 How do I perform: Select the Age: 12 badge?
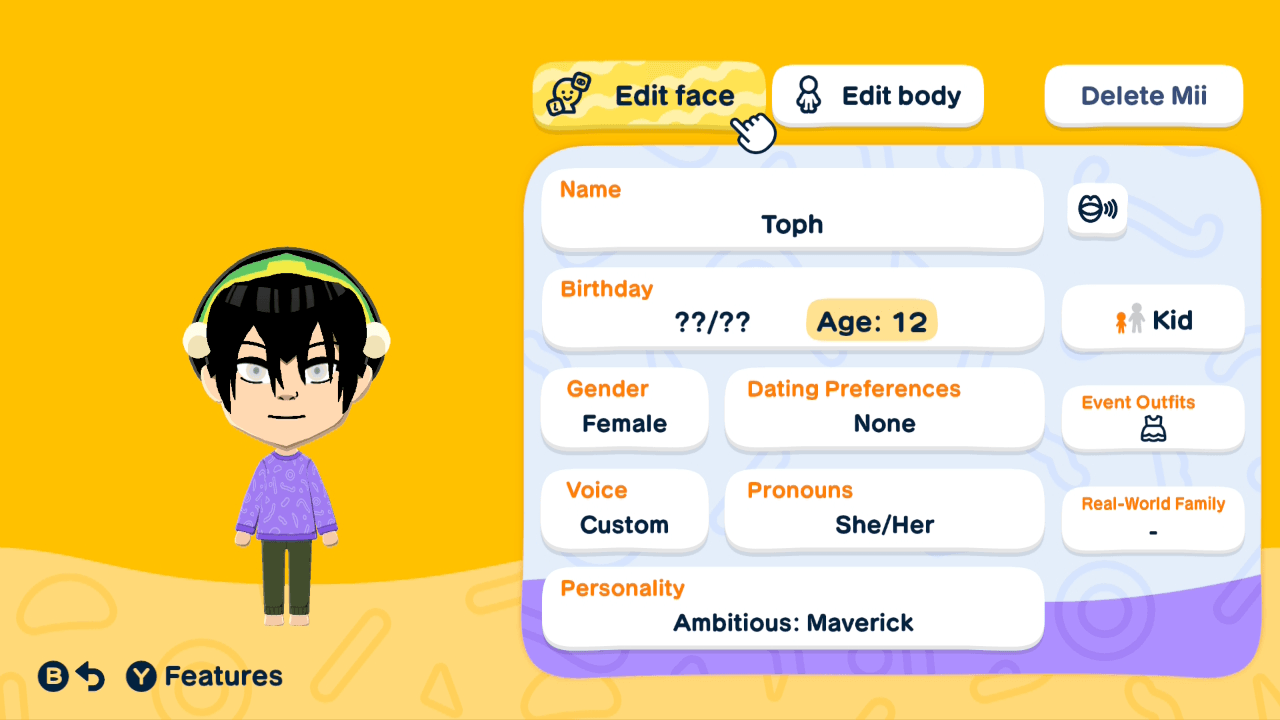pyautogui.click(x=871, y=320)
